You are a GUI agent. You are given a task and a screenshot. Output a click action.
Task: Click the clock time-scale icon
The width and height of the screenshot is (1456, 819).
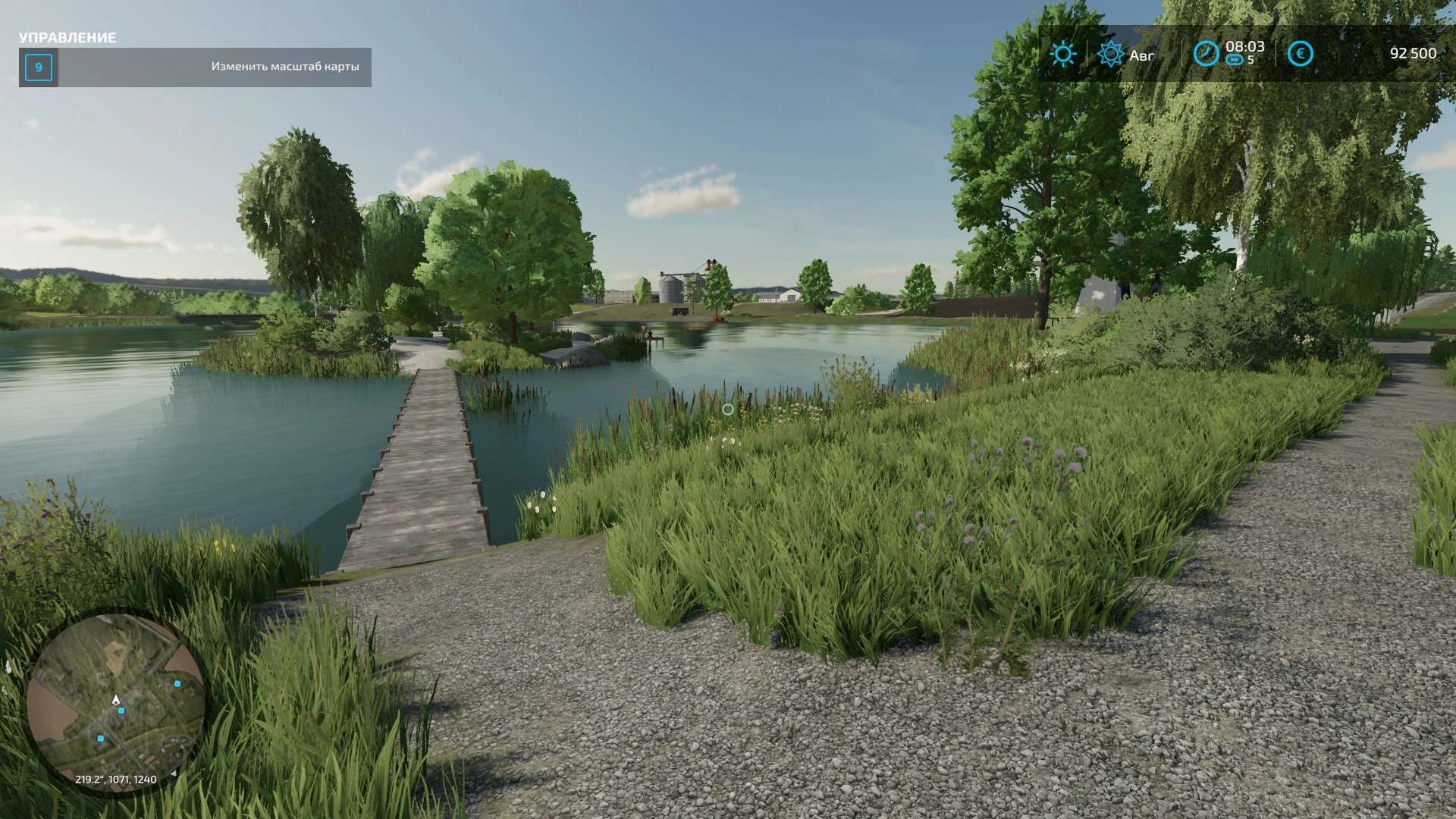tap(1206, 54)
